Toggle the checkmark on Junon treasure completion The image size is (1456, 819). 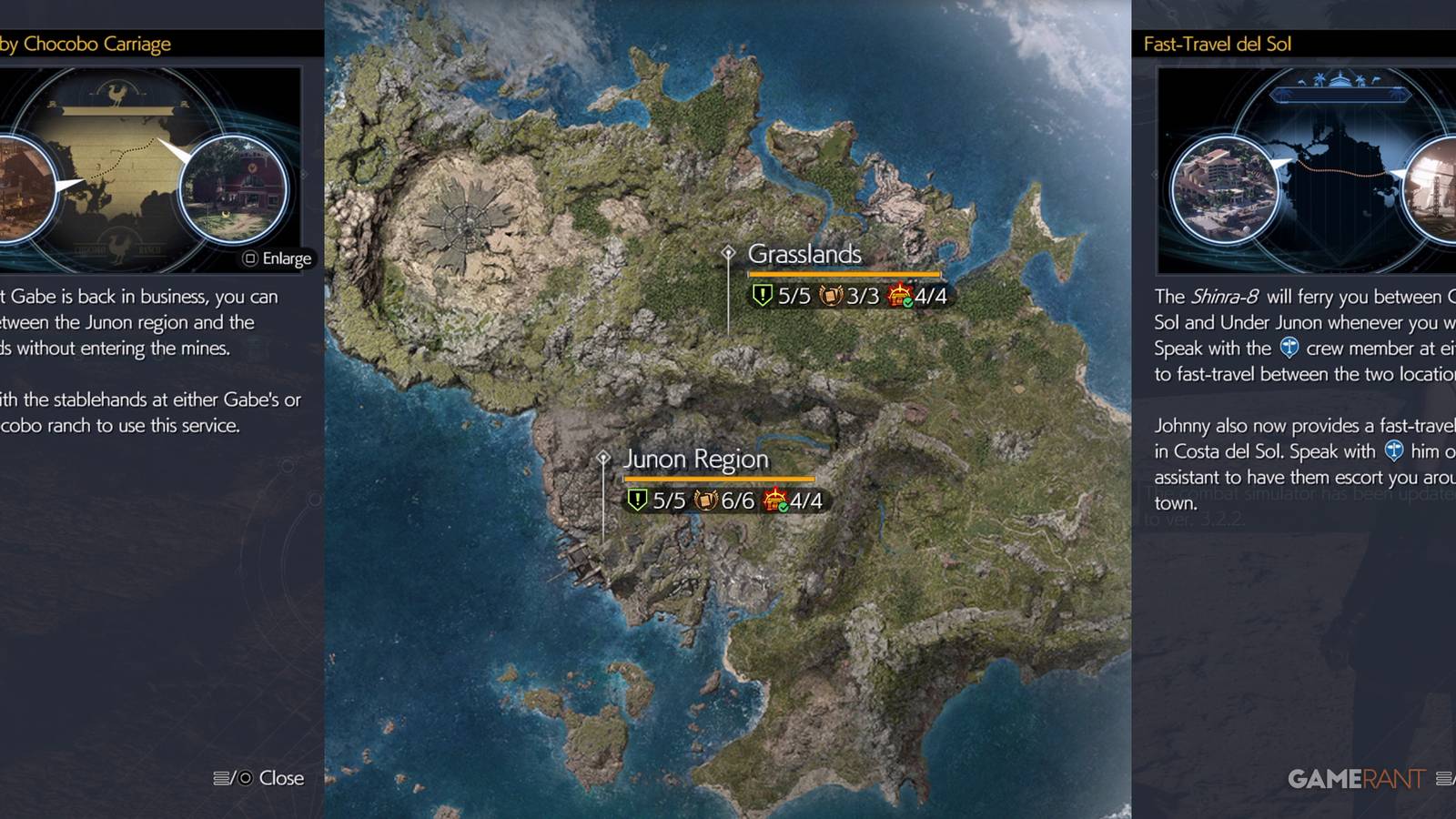tap(784, 506)
